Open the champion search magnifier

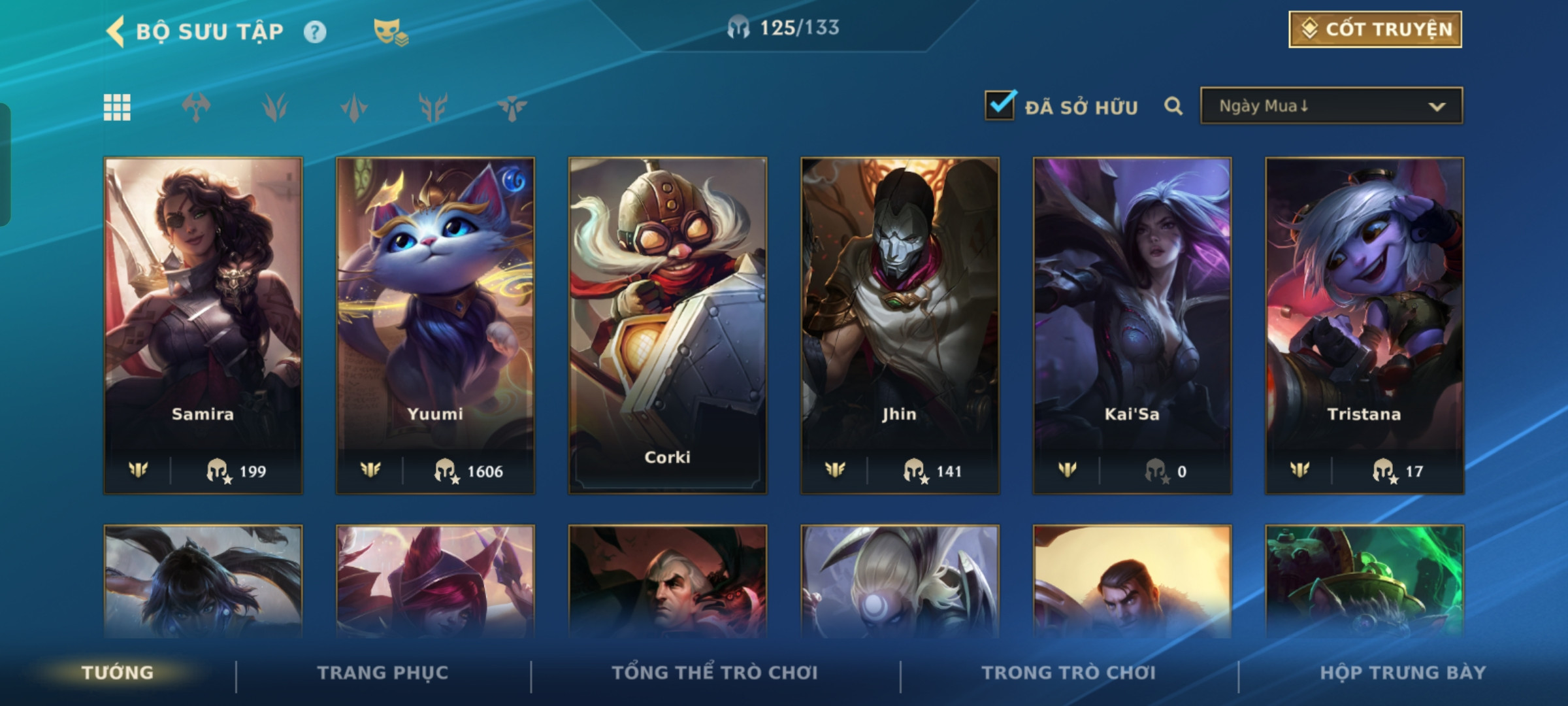tap(1173, 106)
